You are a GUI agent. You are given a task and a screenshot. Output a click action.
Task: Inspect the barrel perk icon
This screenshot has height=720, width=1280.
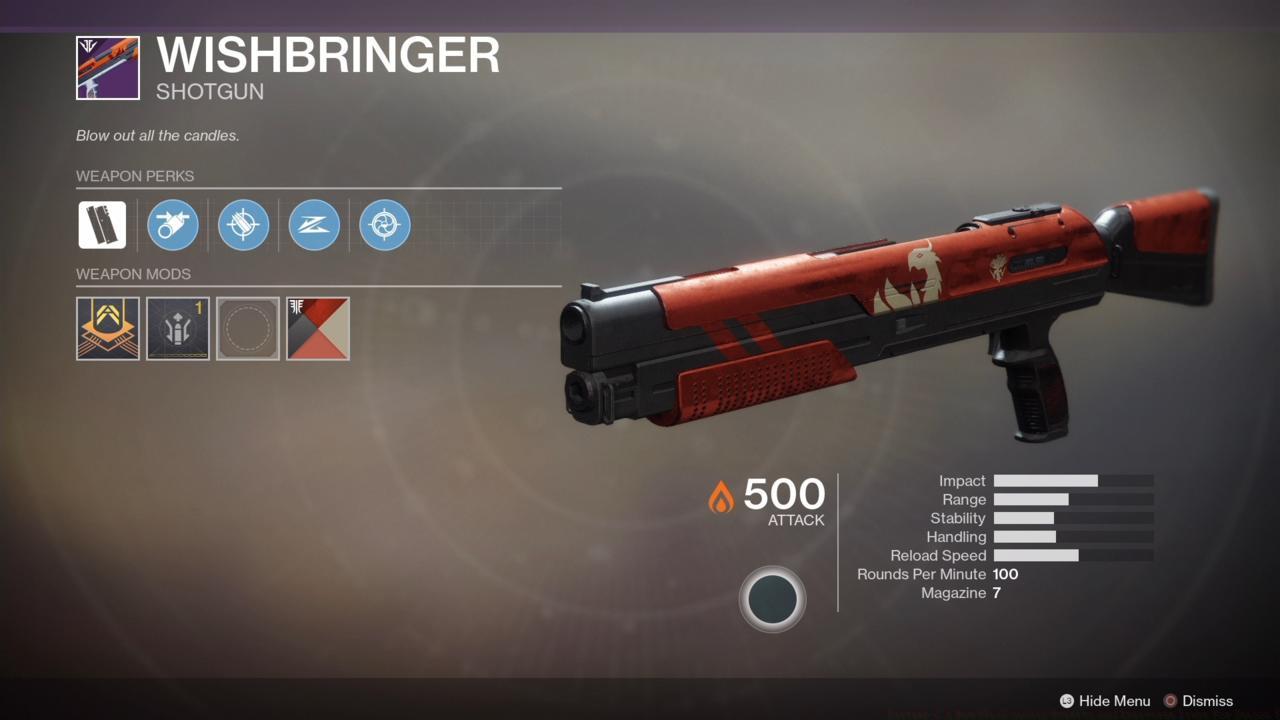[172, 225]
